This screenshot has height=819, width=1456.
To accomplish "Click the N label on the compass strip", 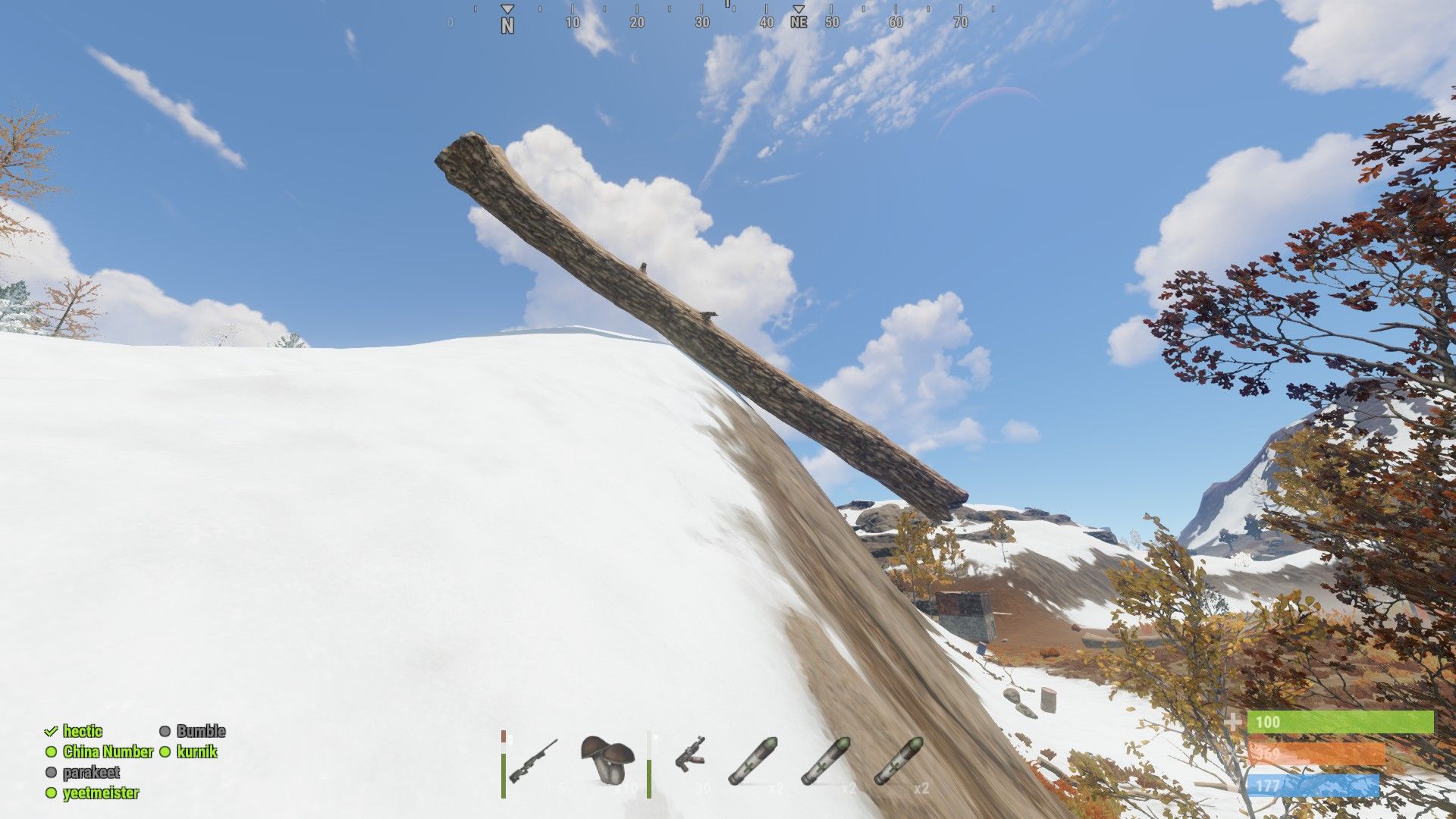I will coord(507,24).
